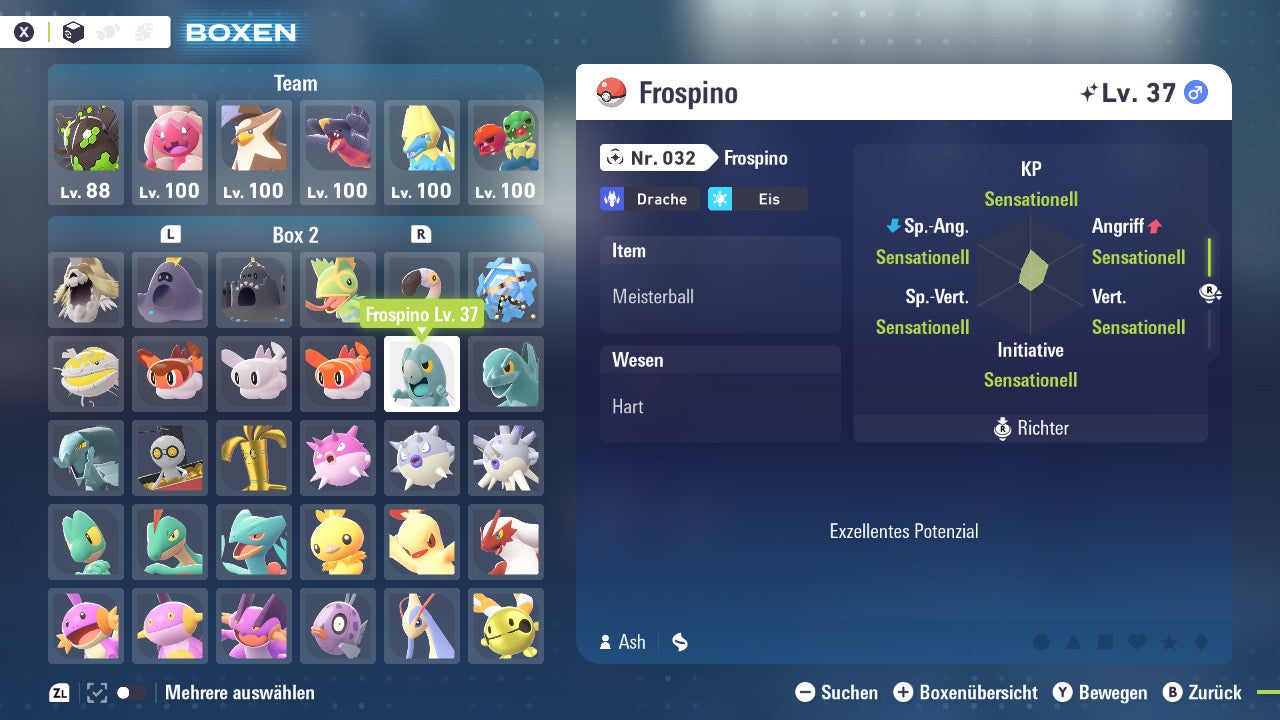Screen dimensions: 1280x720
Task: Select the Eis type icon
Action: pos(760,199)
